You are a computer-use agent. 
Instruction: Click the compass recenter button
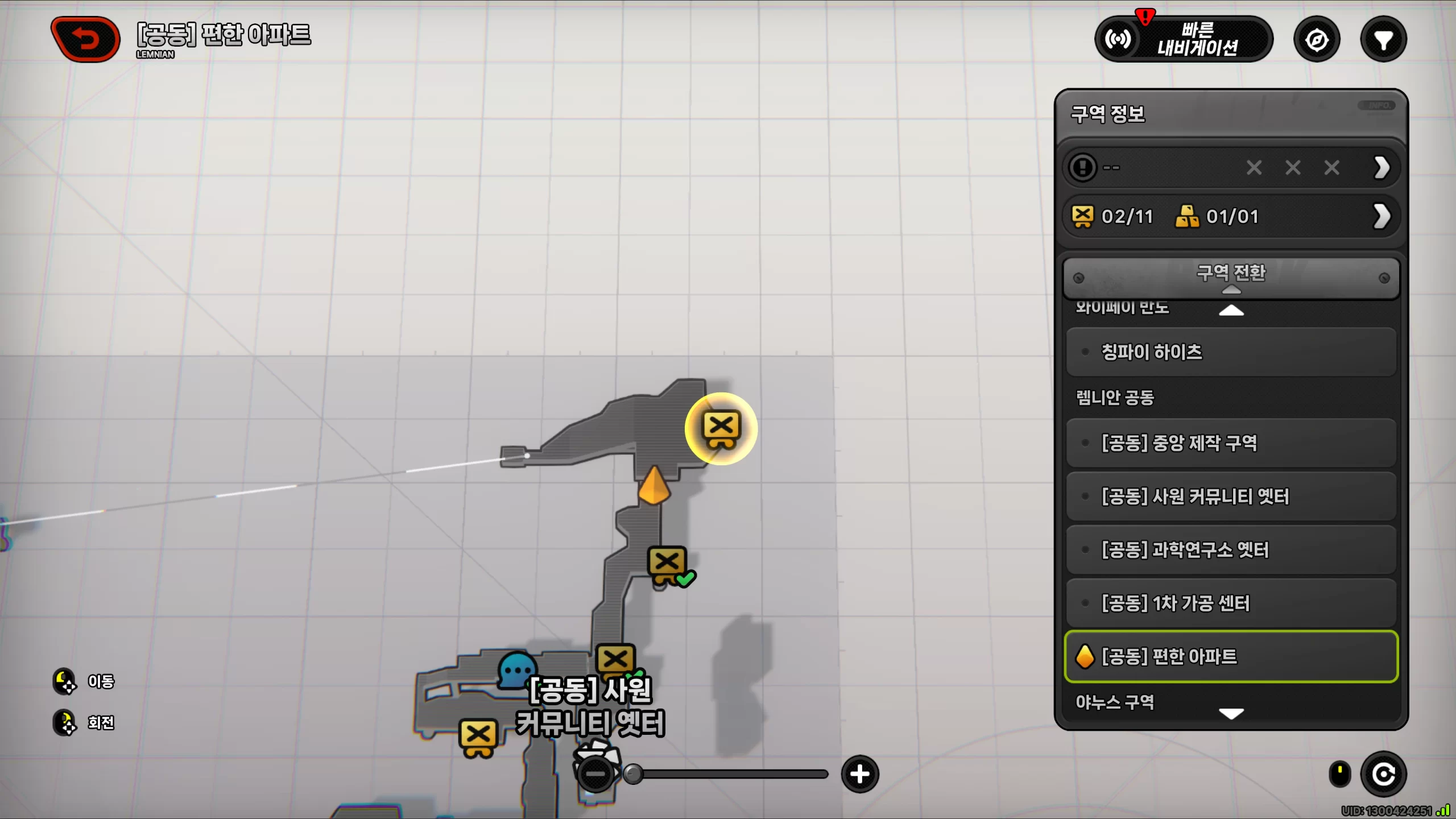tap(1317, 40)
